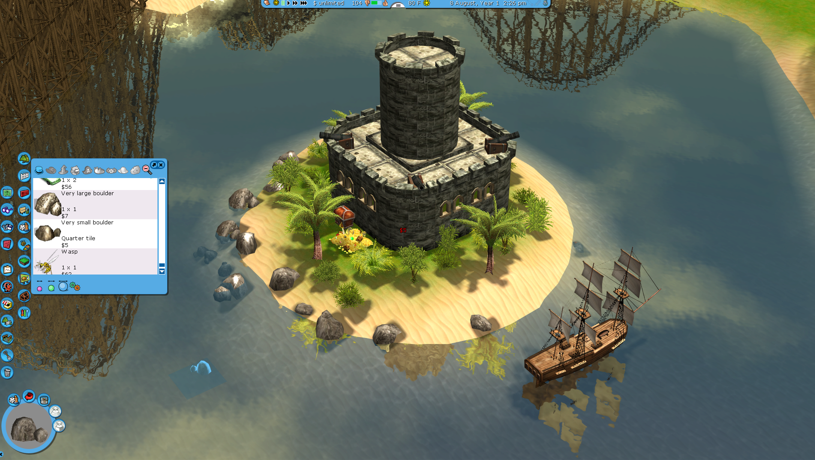Click the trash can delete tool

(x=7, y=372)
